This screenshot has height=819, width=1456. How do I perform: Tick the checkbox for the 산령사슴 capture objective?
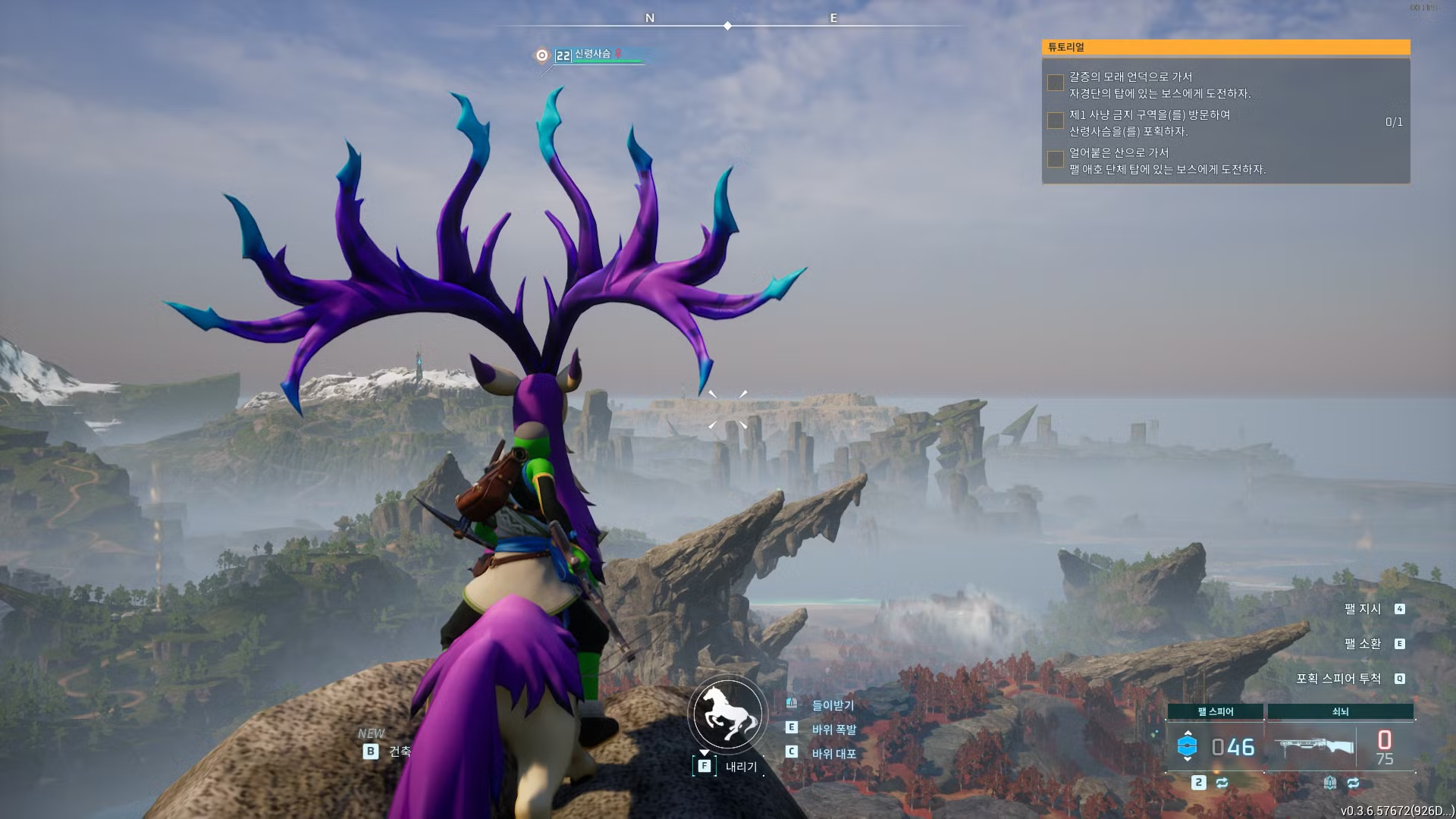(x=1055, y=121)
